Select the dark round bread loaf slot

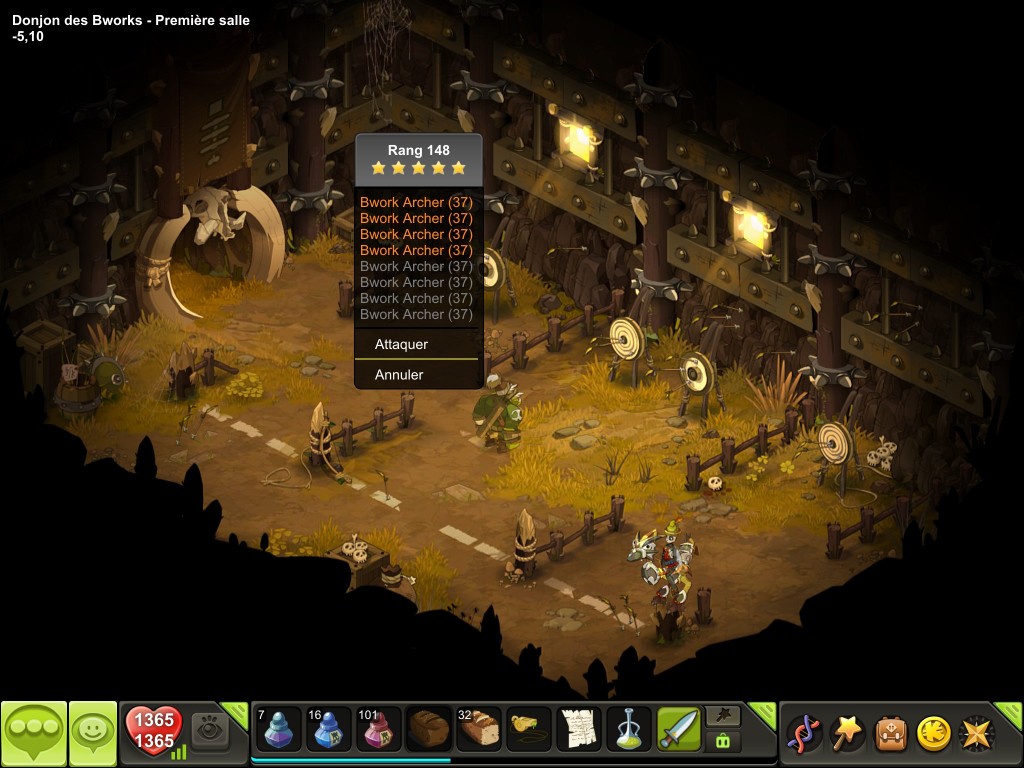(429, 730)
